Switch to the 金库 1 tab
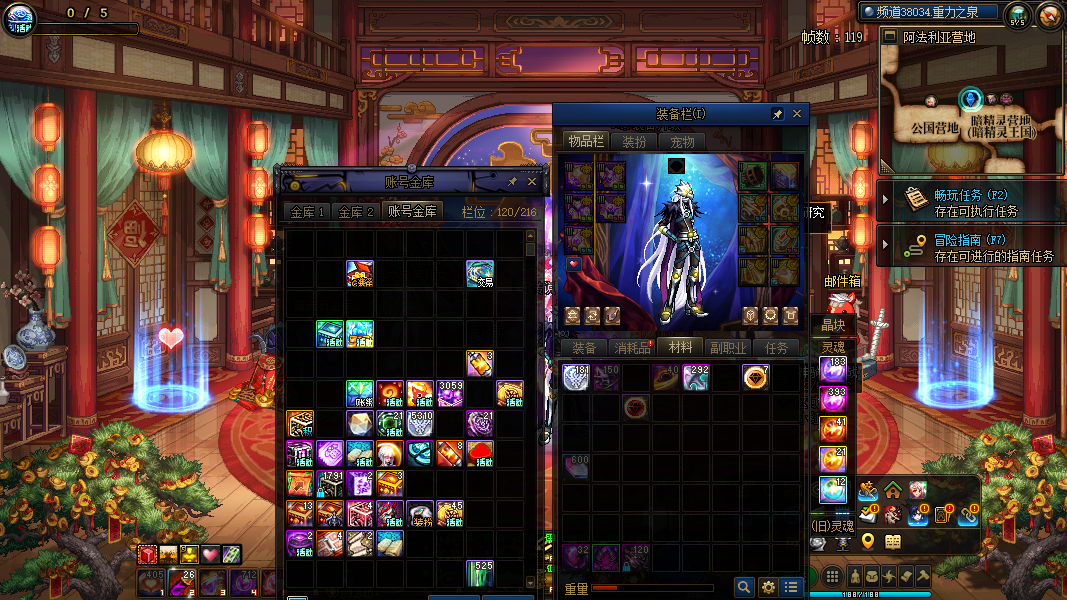 coord(308,212)
